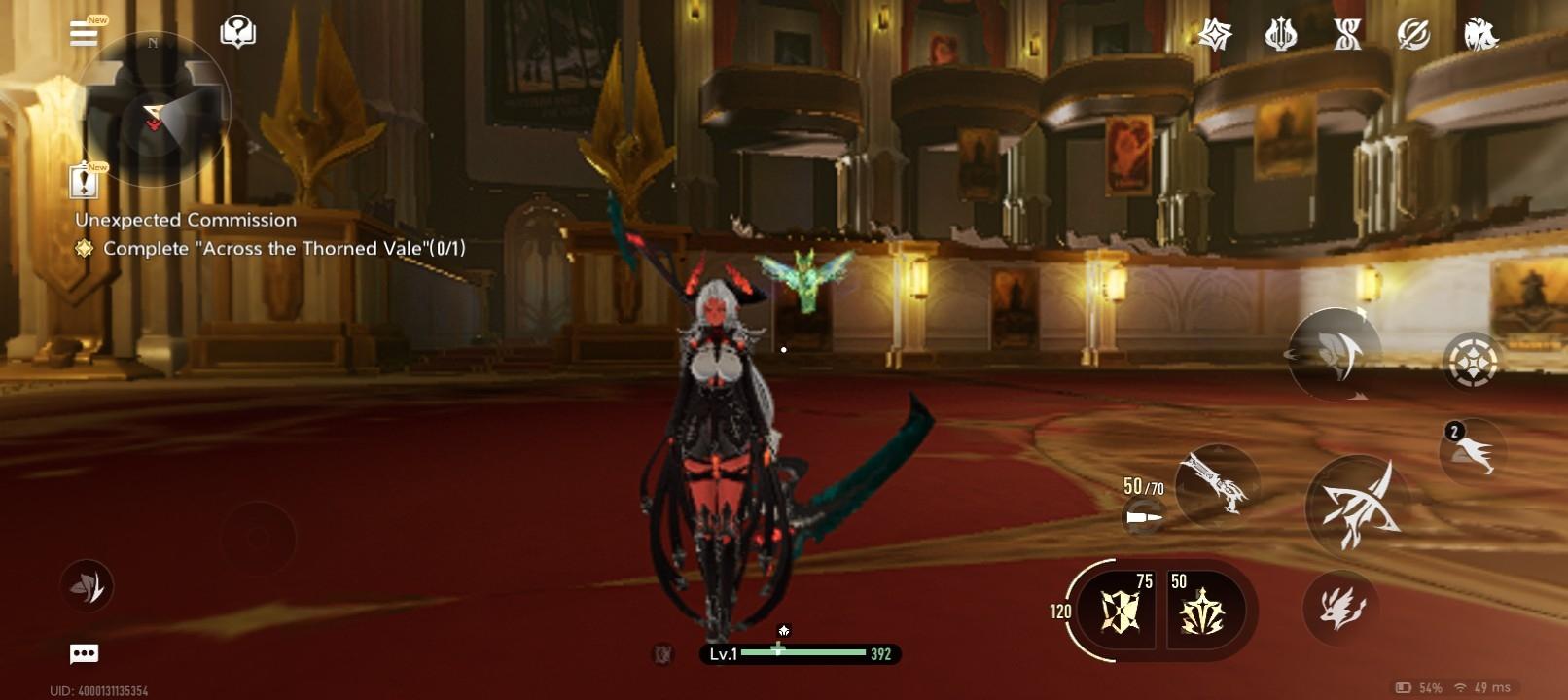Open the wolf head icon menu
The width and height of the screenshot is (1568, 700).
point(1480,36)
